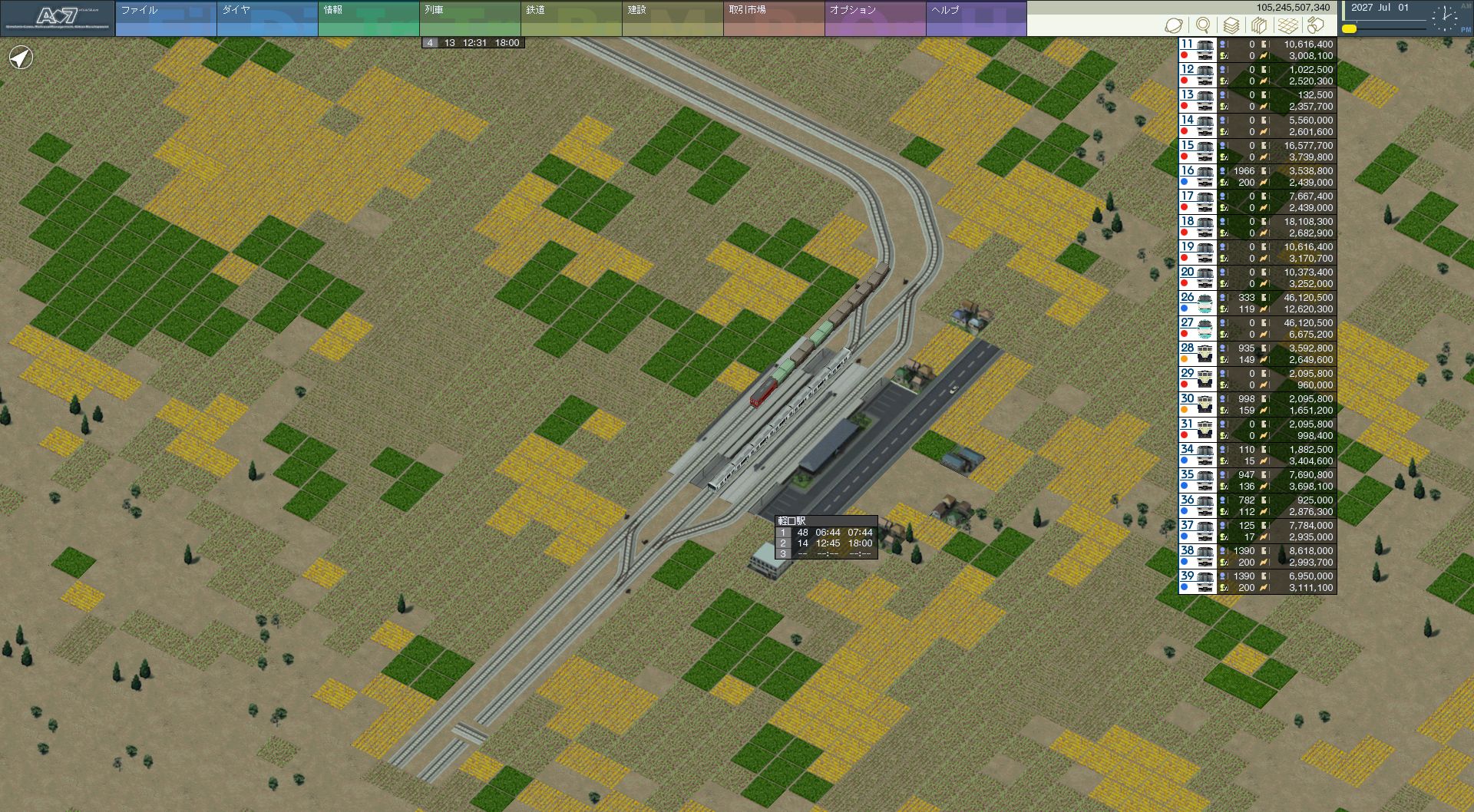Click the compass arrow icon
Image resolution: width=1474 pixels, height=812 pixels.
pos(21,58)
